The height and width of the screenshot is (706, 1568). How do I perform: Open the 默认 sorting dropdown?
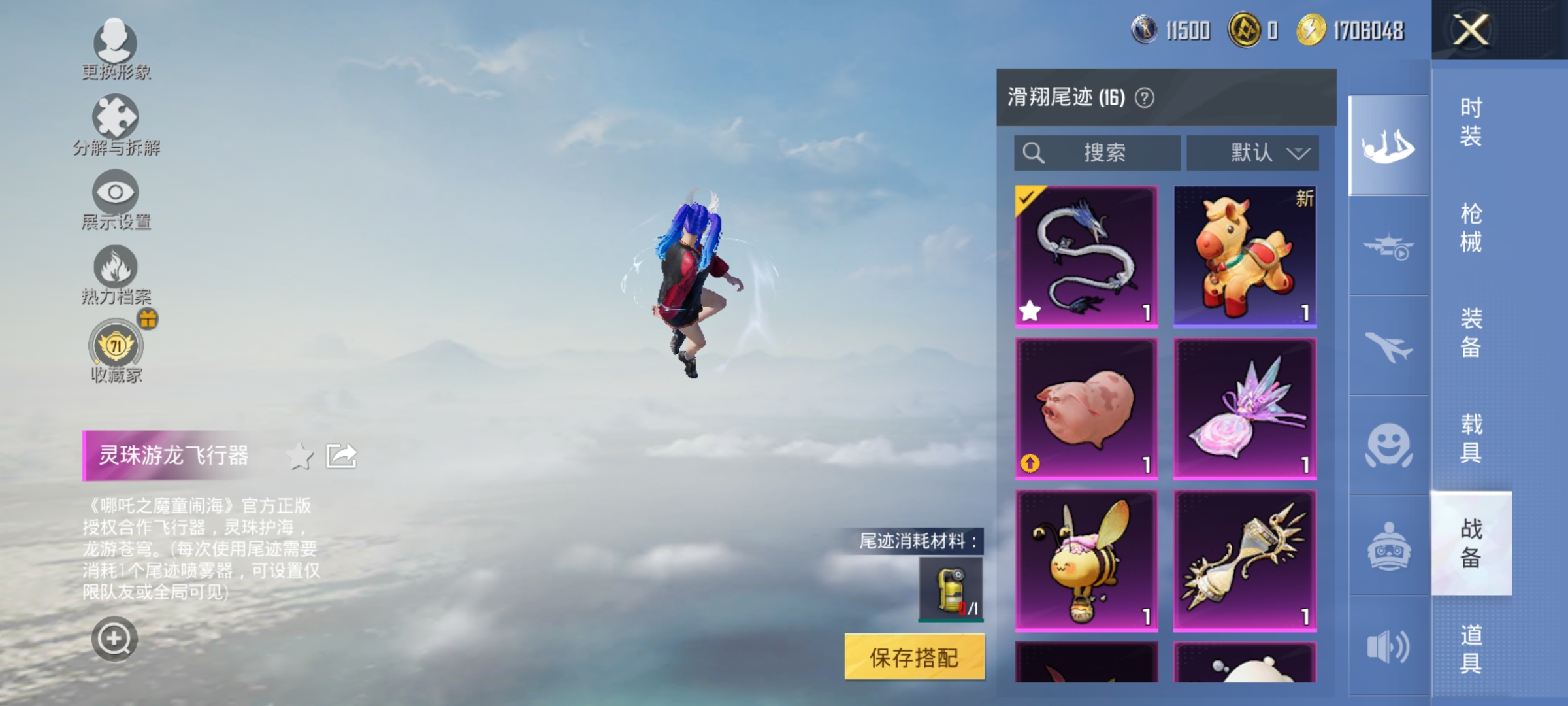pos(1252,152)
